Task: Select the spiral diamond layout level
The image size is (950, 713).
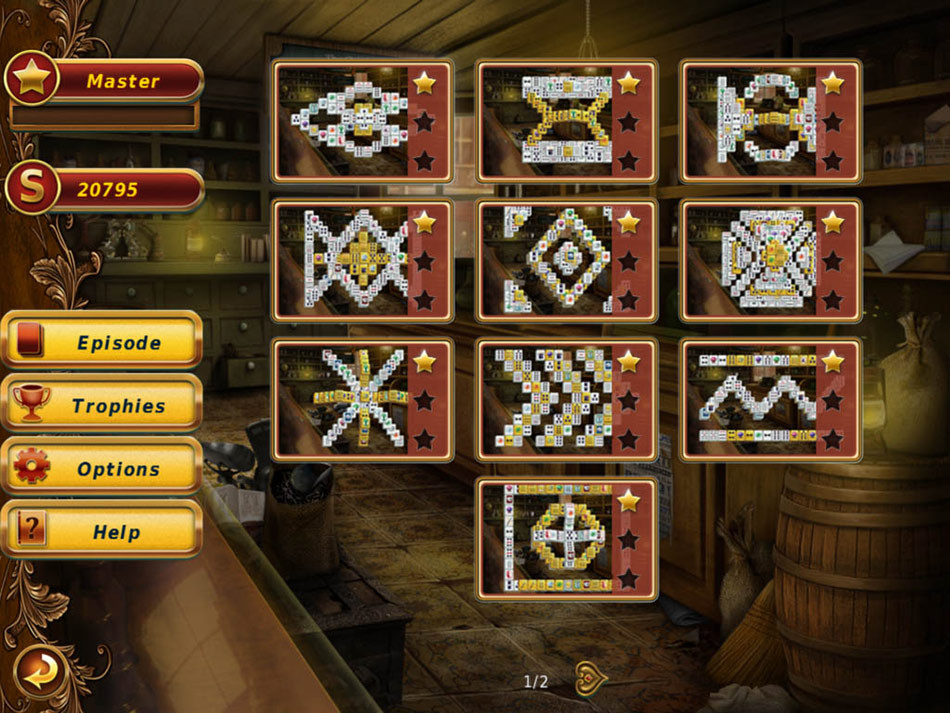Action: [x=546, y=260]
